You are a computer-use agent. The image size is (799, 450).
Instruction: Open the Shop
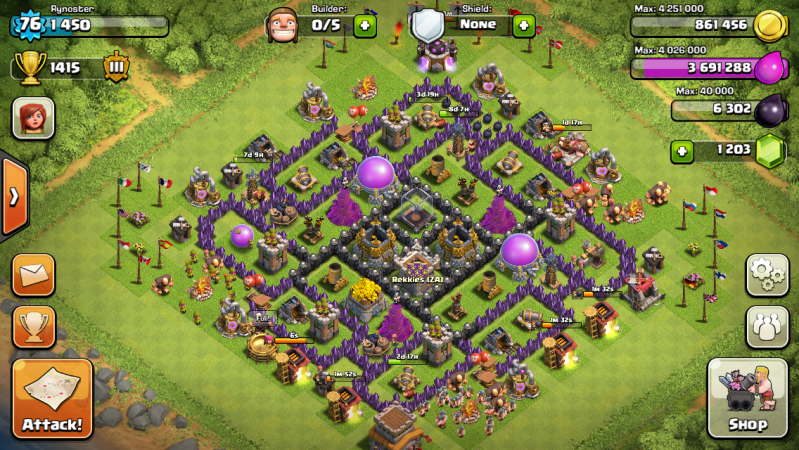pos(747,398)
